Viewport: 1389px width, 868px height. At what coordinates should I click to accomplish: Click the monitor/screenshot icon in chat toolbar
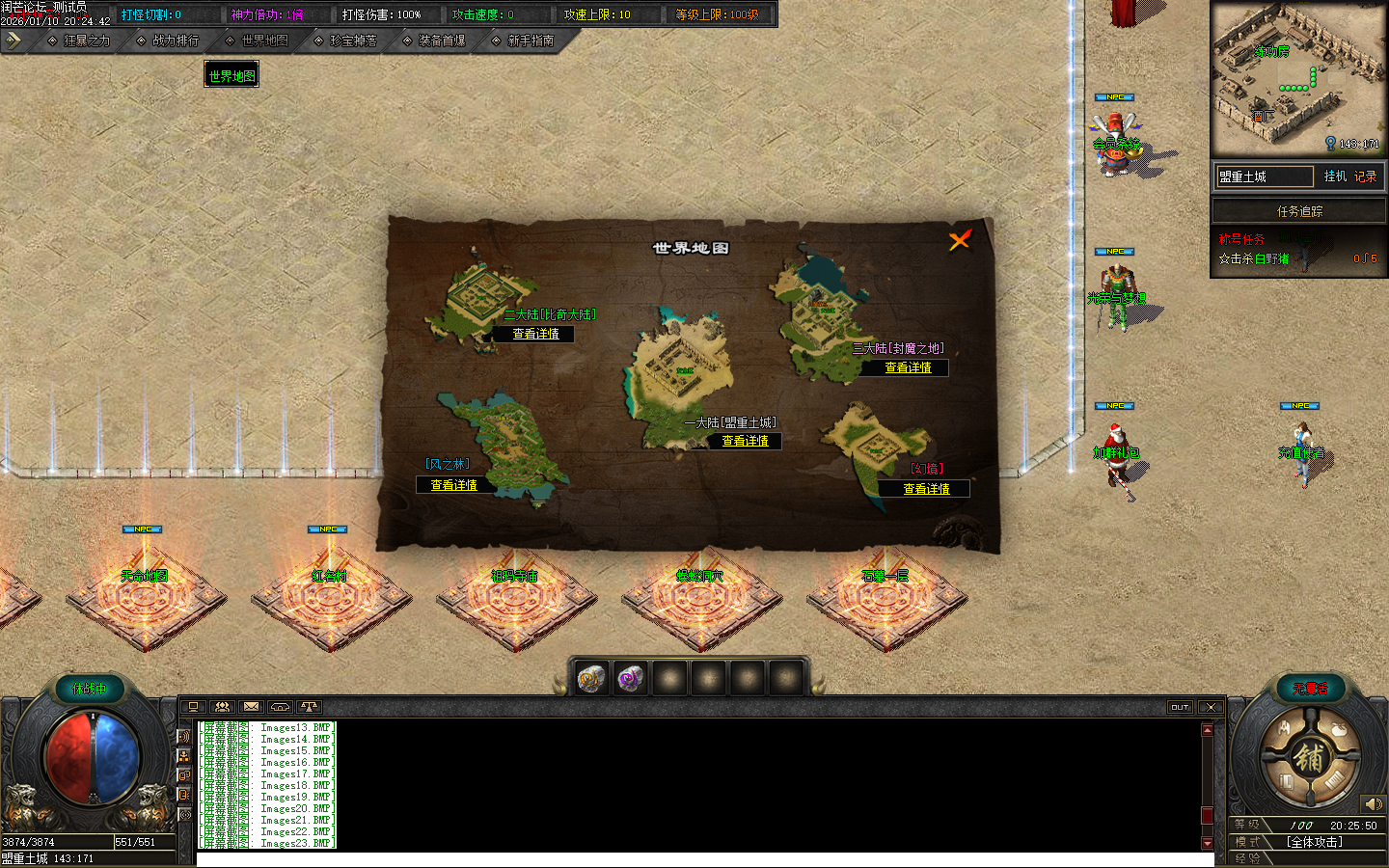click(194, 707)
